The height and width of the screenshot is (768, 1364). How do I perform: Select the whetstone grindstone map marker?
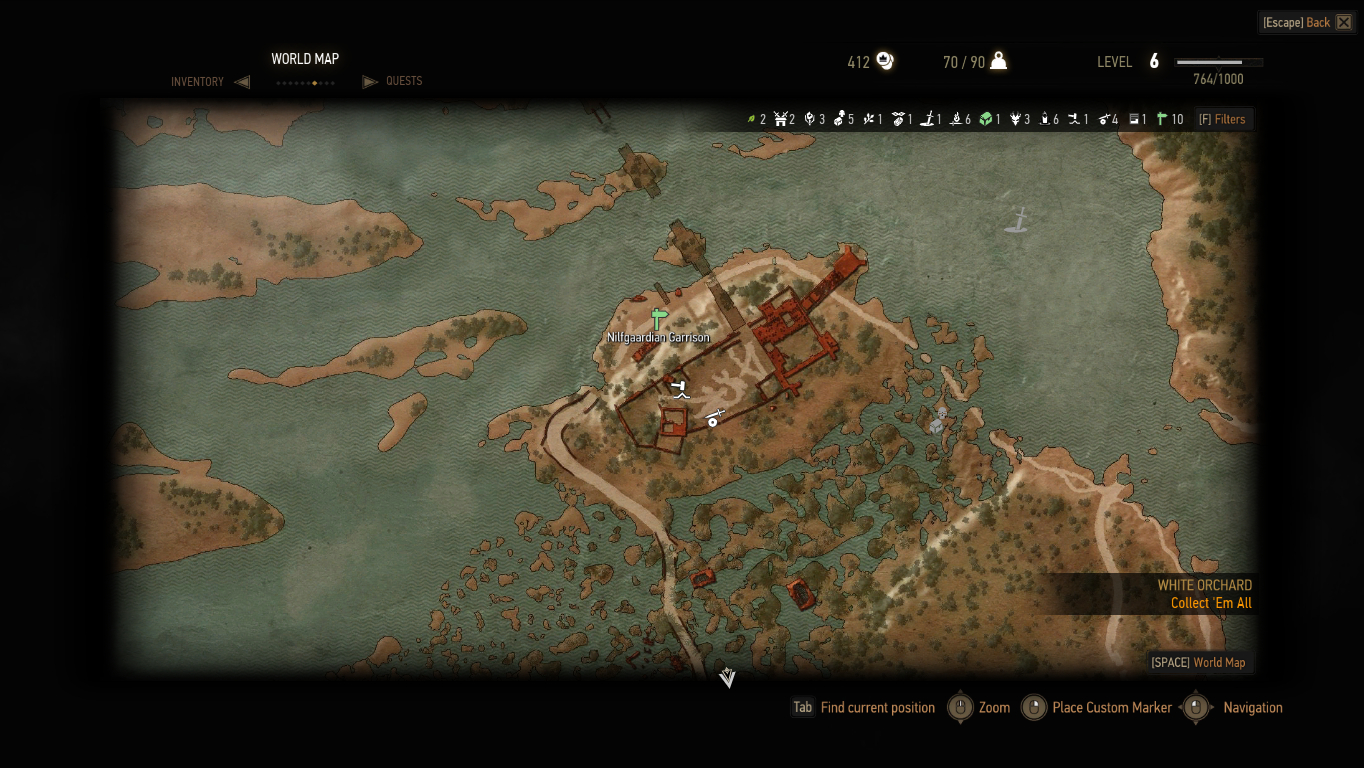pos(714,418)
